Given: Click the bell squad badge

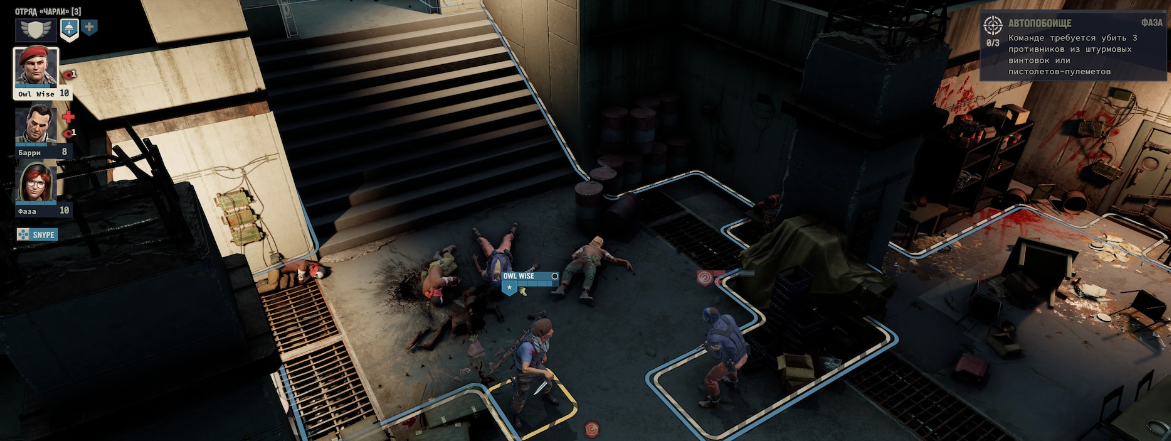Looking at the screenshot, I should [x=69, y=28].
